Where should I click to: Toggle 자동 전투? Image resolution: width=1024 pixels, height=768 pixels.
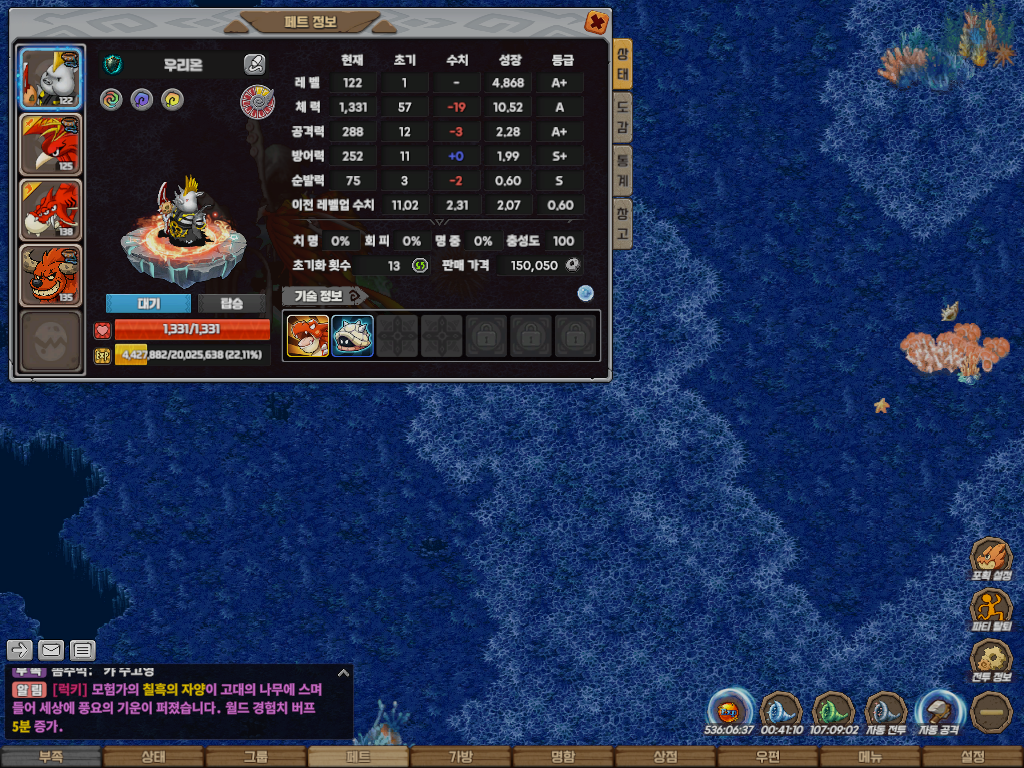tap(884, 712)
